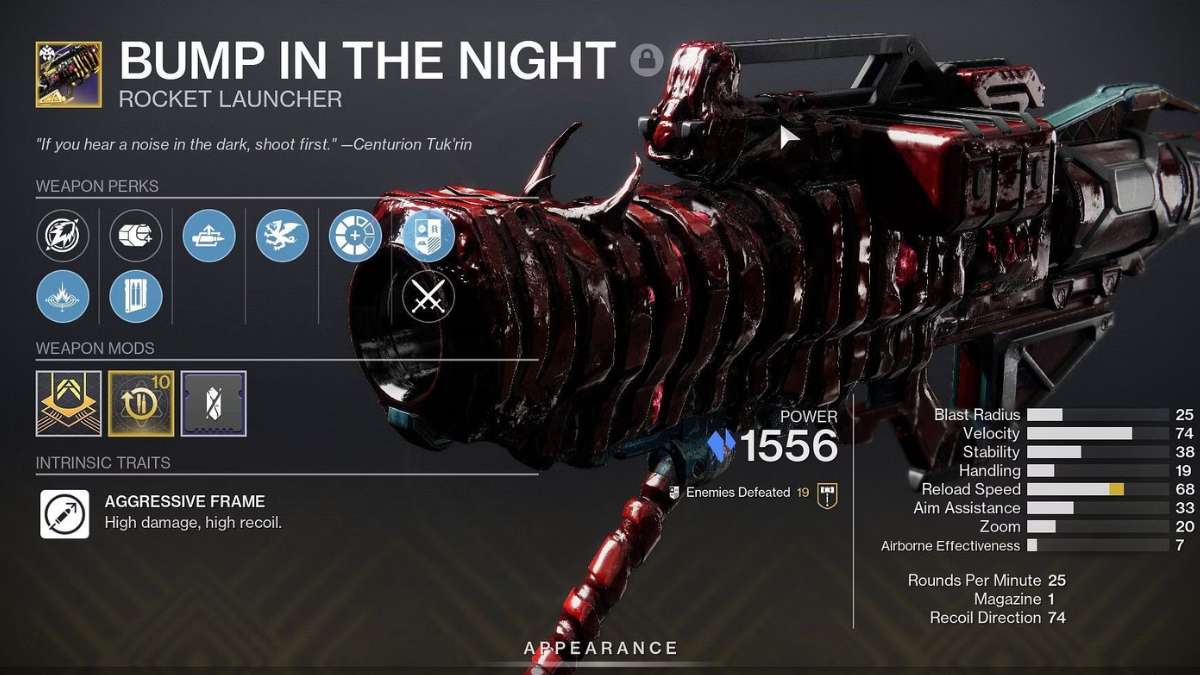Toggle the lock icon beside the weapon name
The image size is (1200, 675).
click(647, 60)
